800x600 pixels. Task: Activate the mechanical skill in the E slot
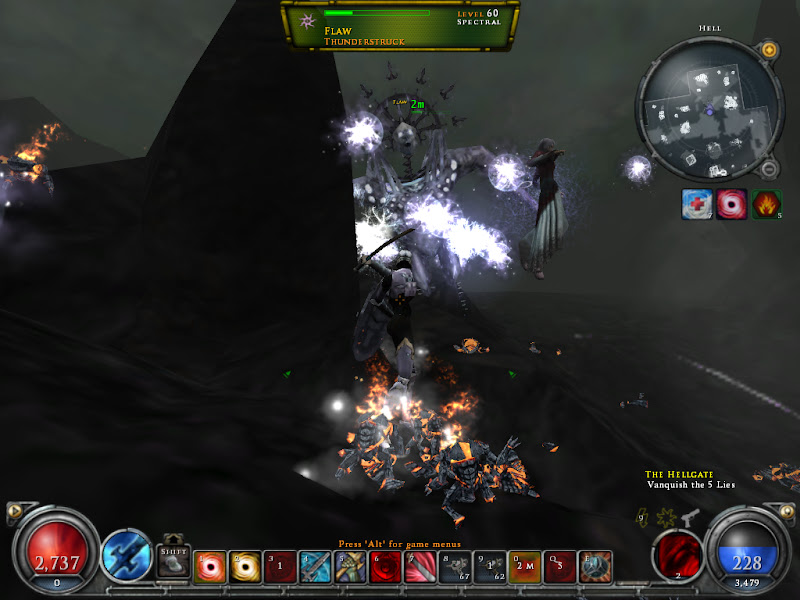pos(595,567)
